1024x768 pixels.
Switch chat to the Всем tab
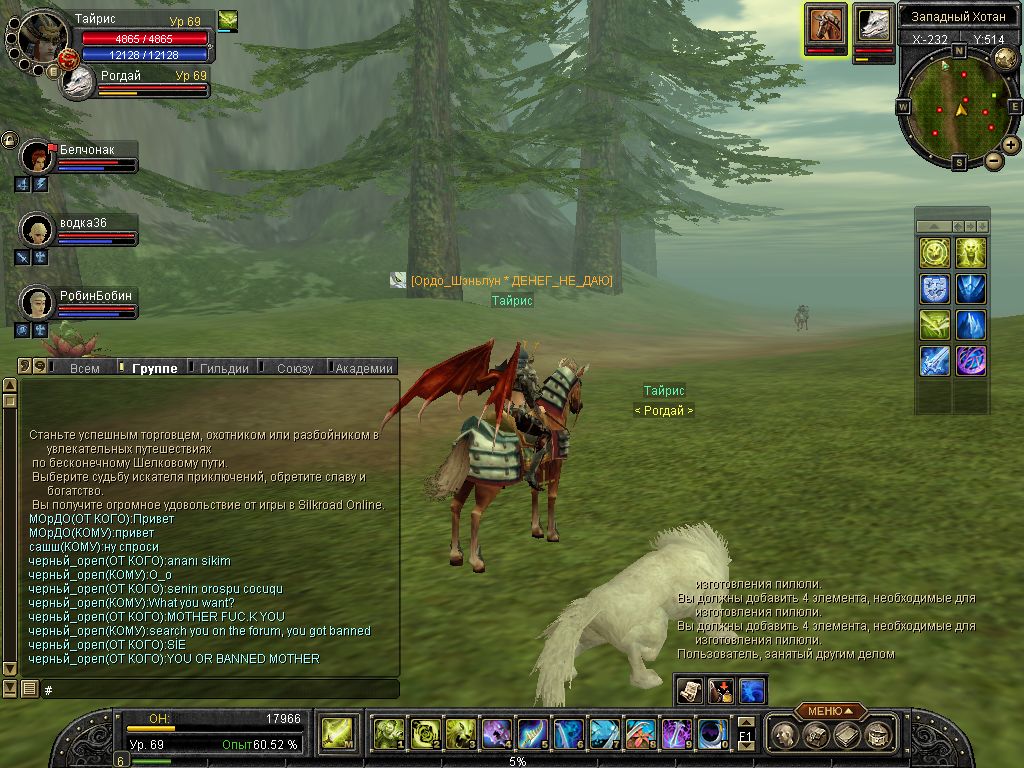(85, 368)
